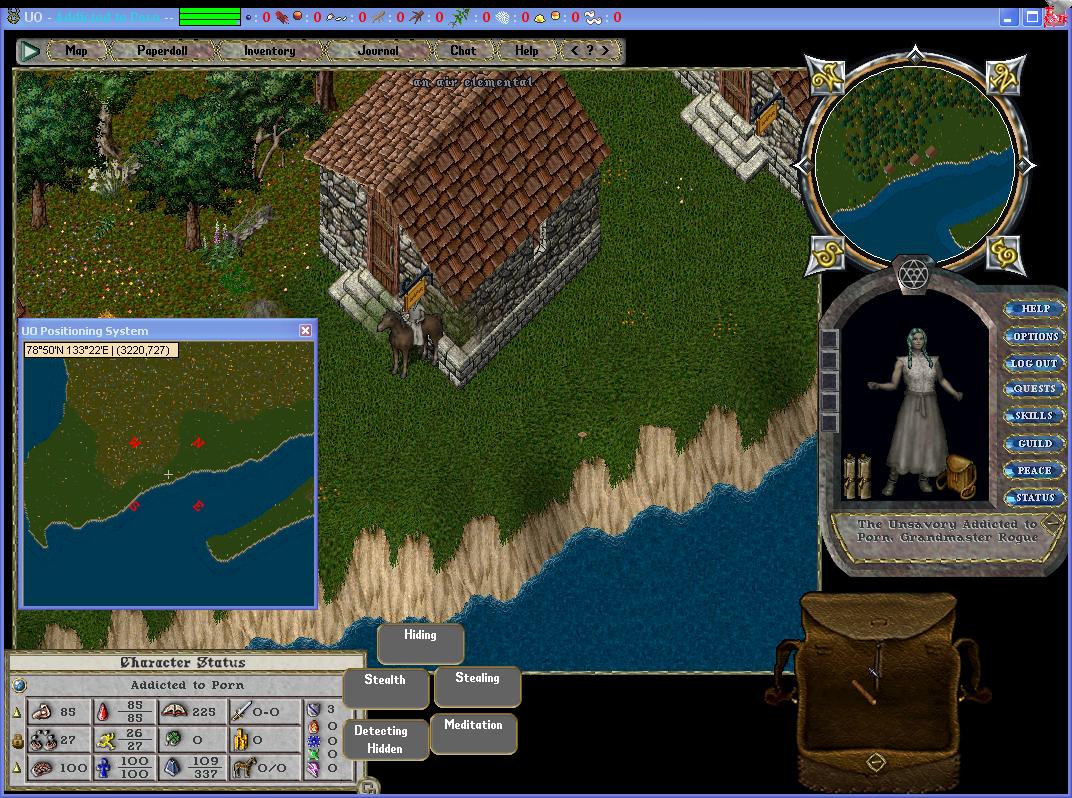
Task: Open the Skills list from the paperdoll
Action: tap(1034, 416)
